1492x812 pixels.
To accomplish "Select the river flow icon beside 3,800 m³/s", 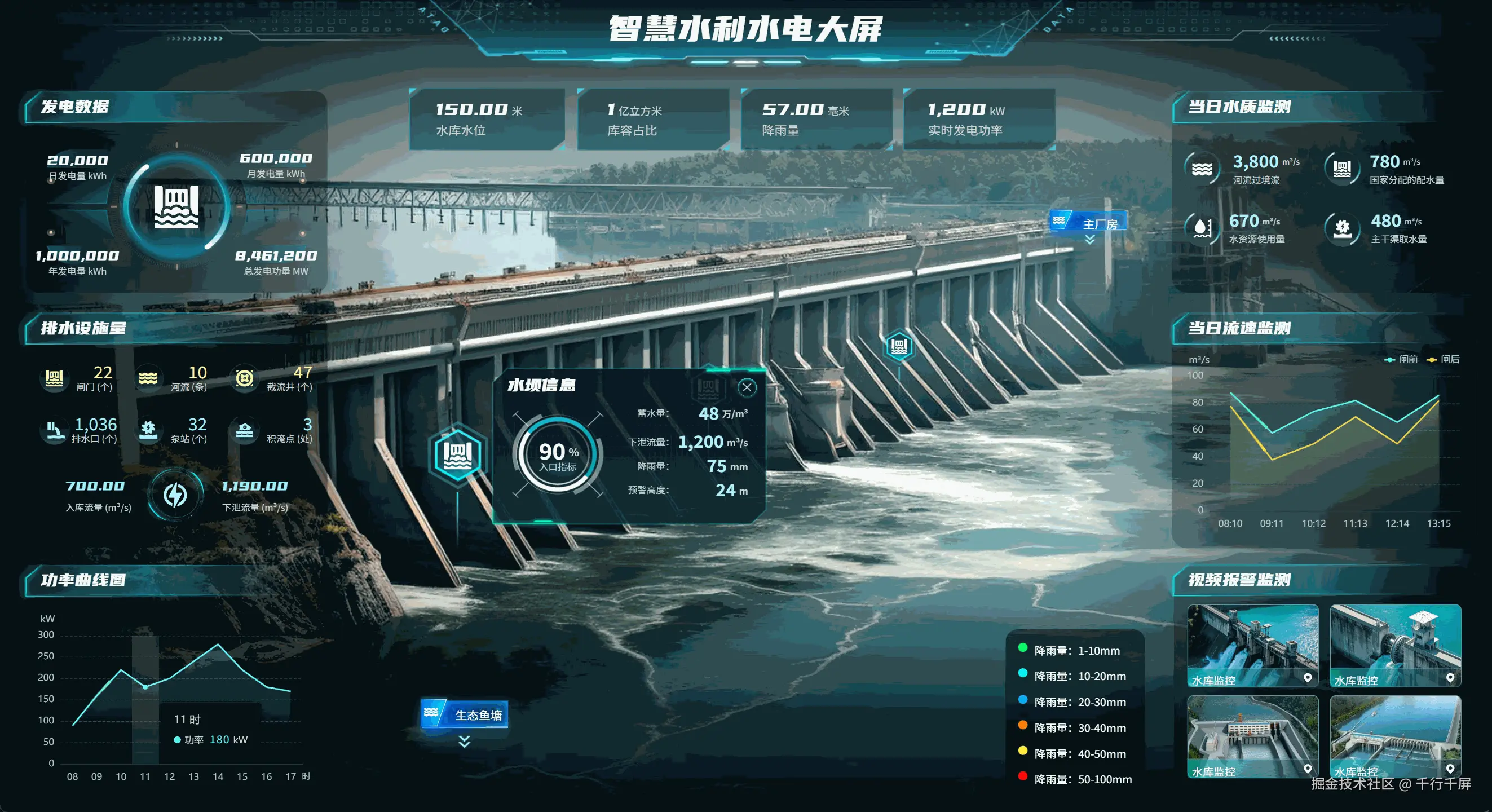I will pyautogui.click(x=1202, y=169).
